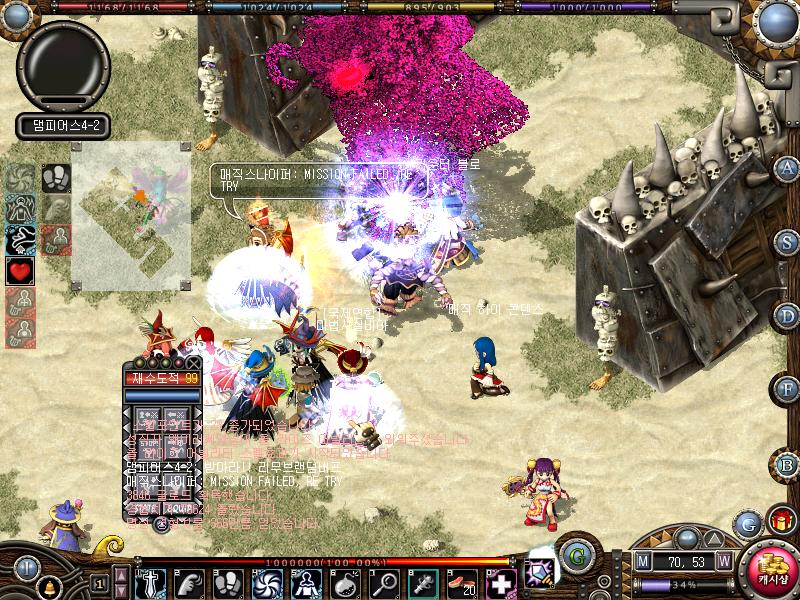Click the green G guild button
800x600 pixels.
(x=576, y=553)
